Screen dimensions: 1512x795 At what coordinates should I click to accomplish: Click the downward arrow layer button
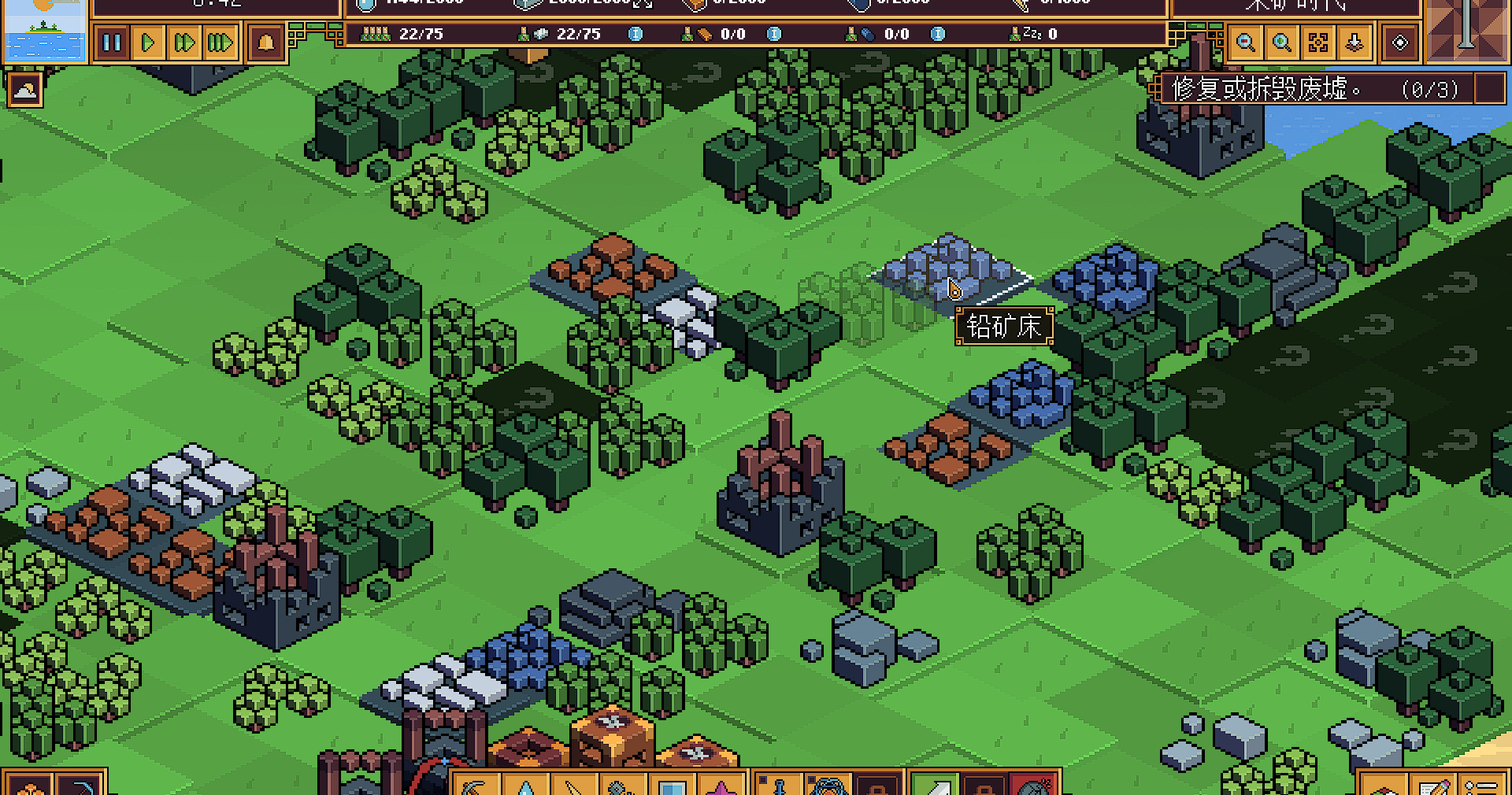coord(1354,43)
